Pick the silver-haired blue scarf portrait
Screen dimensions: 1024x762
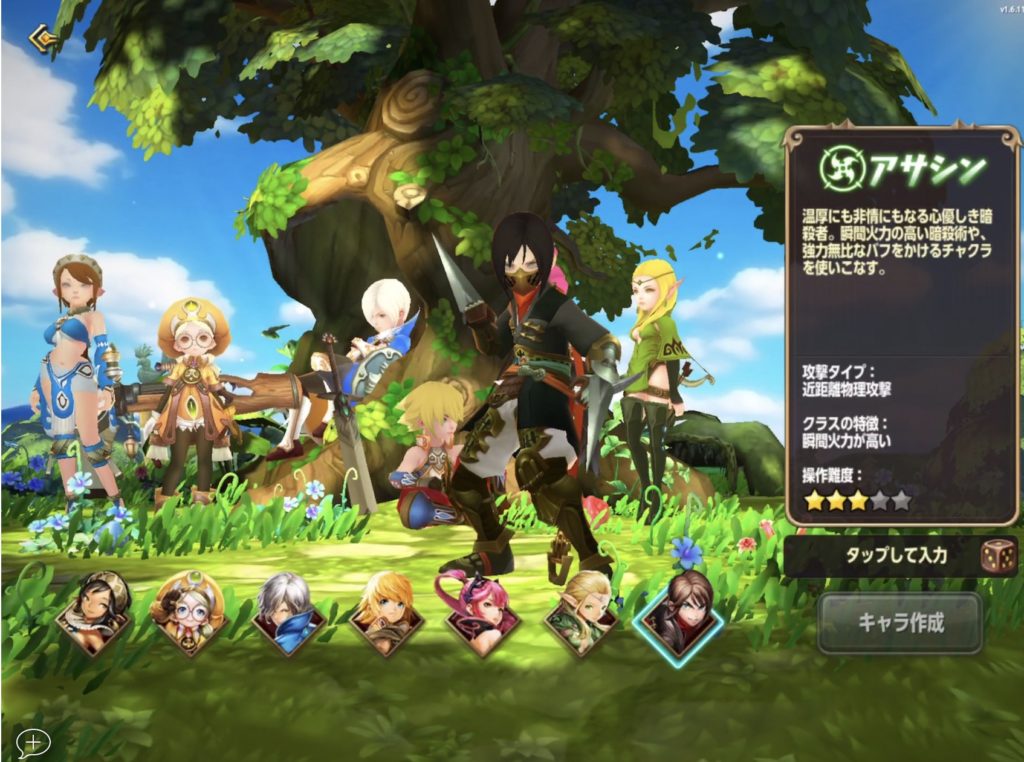289,614
